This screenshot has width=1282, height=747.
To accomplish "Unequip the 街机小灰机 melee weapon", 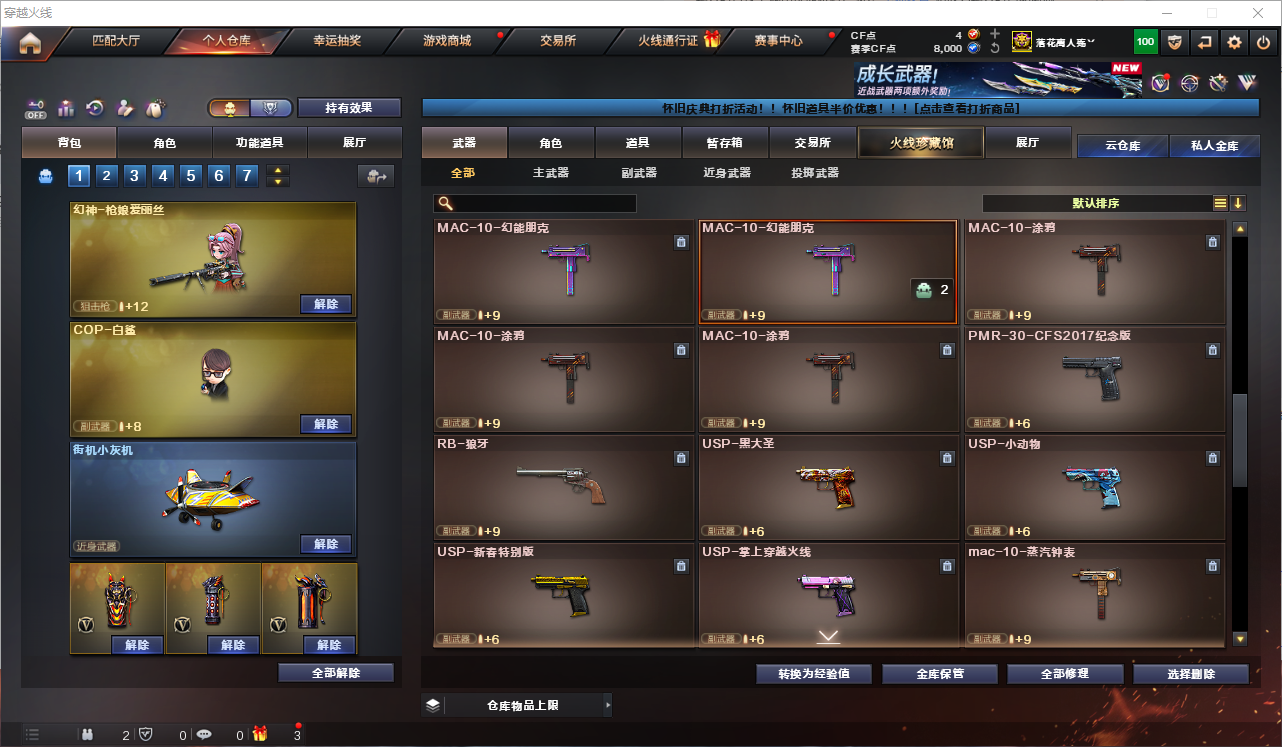I will (x=326, y=544).
